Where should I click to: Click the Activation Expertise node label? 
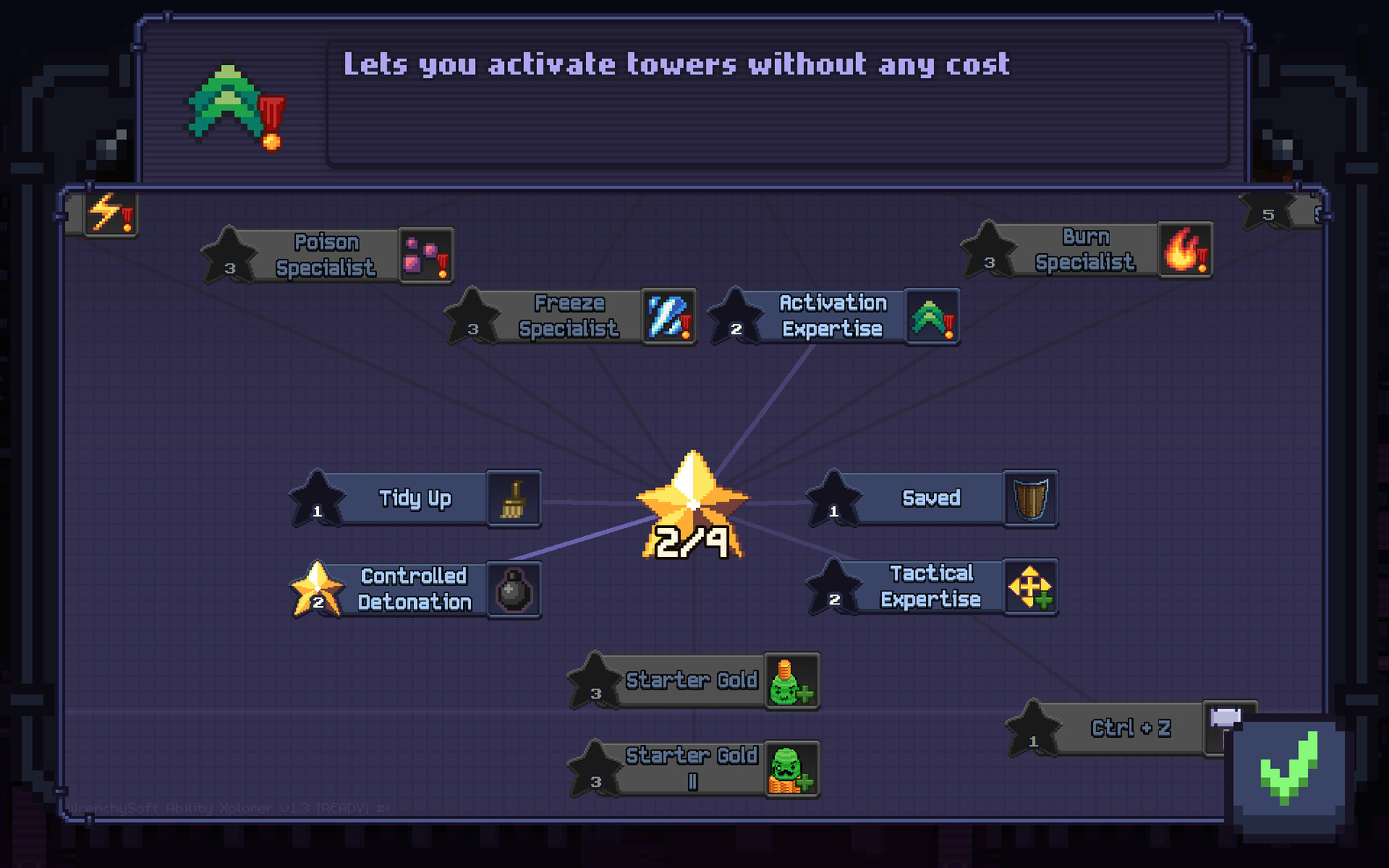832,315
